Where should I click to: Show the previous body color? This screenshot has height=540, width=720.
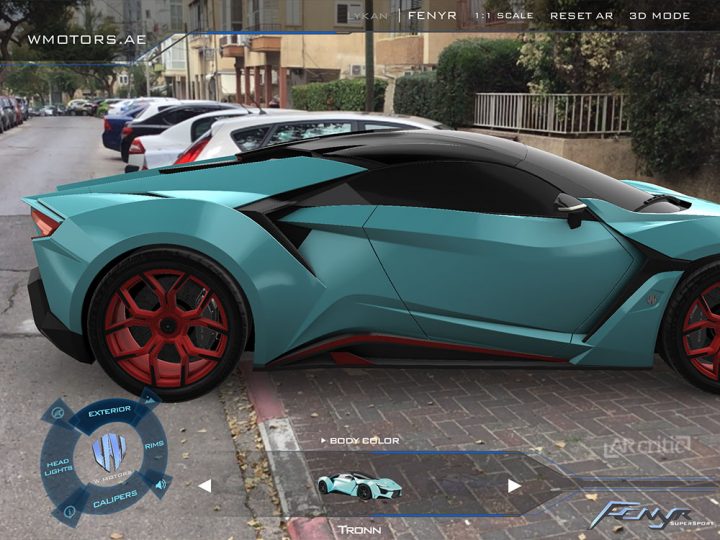tap(204, 486)
